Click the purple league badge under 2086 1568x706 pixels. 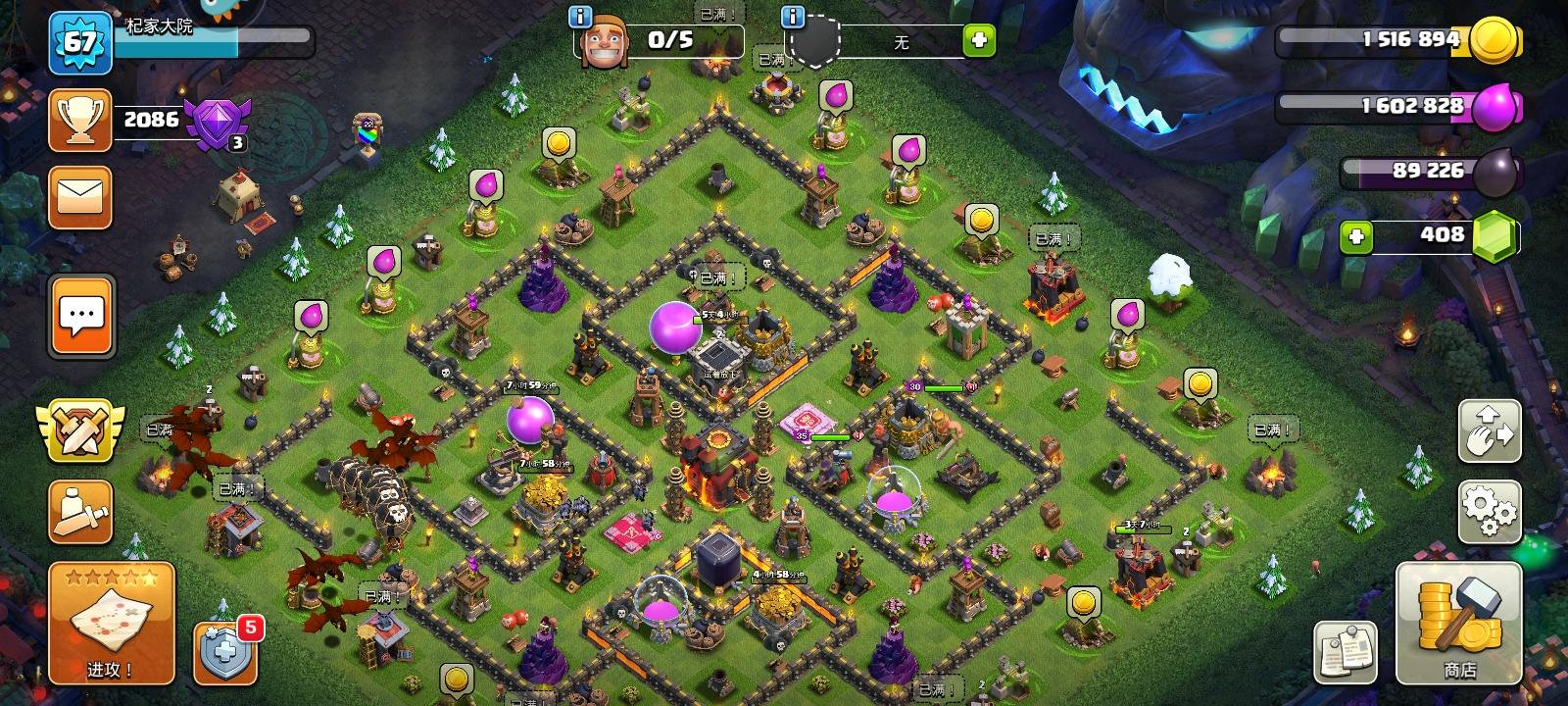tap(216, 123)
